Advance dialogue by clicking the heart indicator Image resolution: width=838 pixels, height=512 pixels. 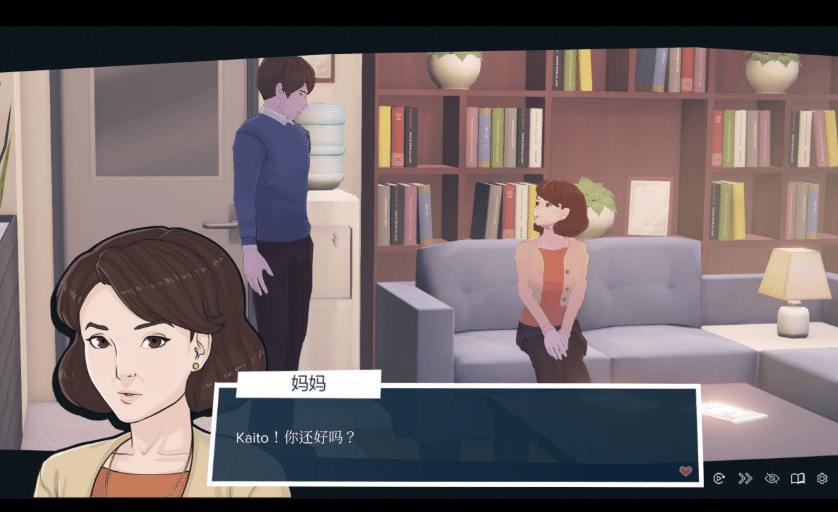point(685,471)
